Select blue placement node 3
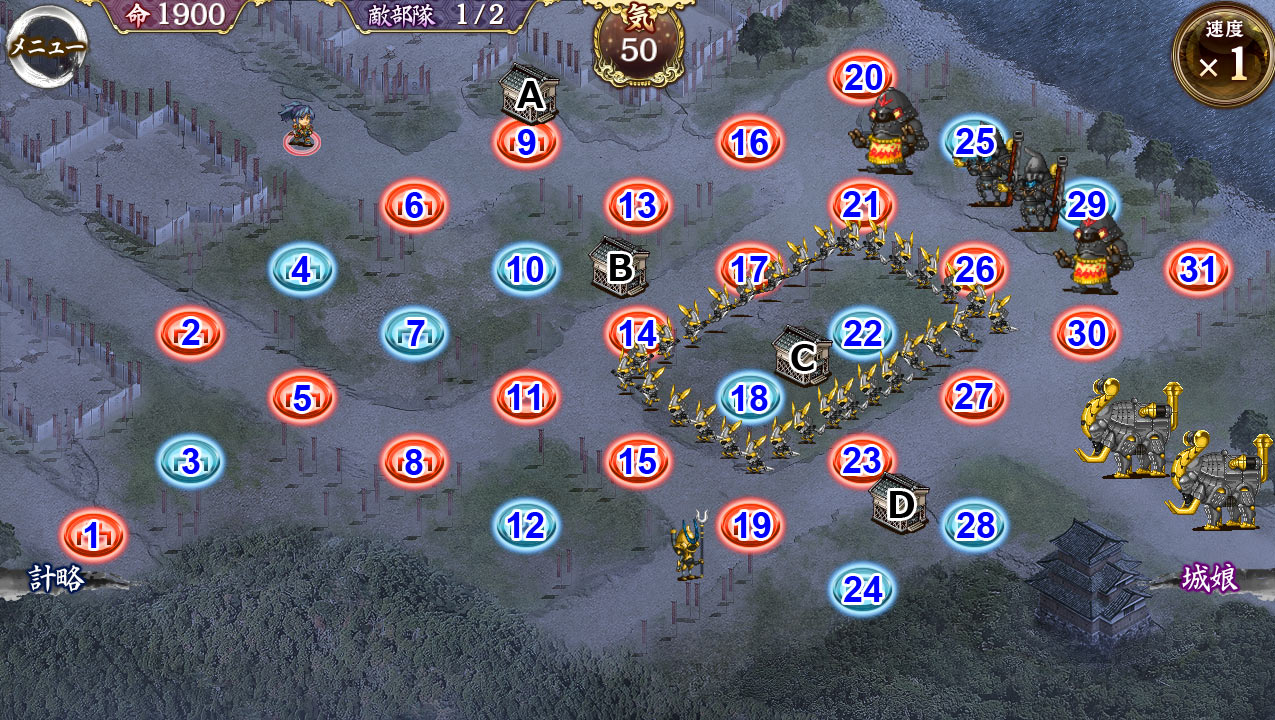Image resolution: width=1275 pixels, height=720 pixels. click(x=190, y=461)
